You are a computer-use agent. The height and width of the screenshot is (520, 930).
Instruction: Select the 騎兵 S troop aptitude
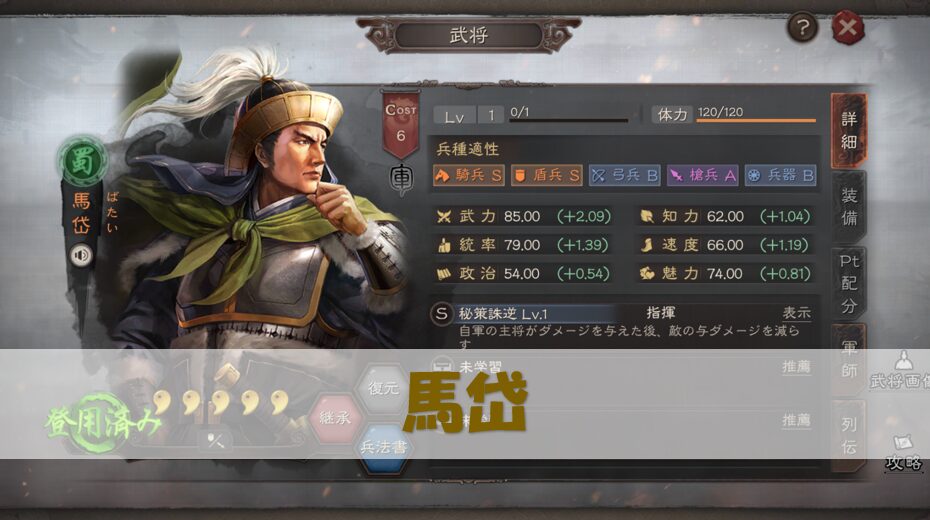click(x=468, y=176)
